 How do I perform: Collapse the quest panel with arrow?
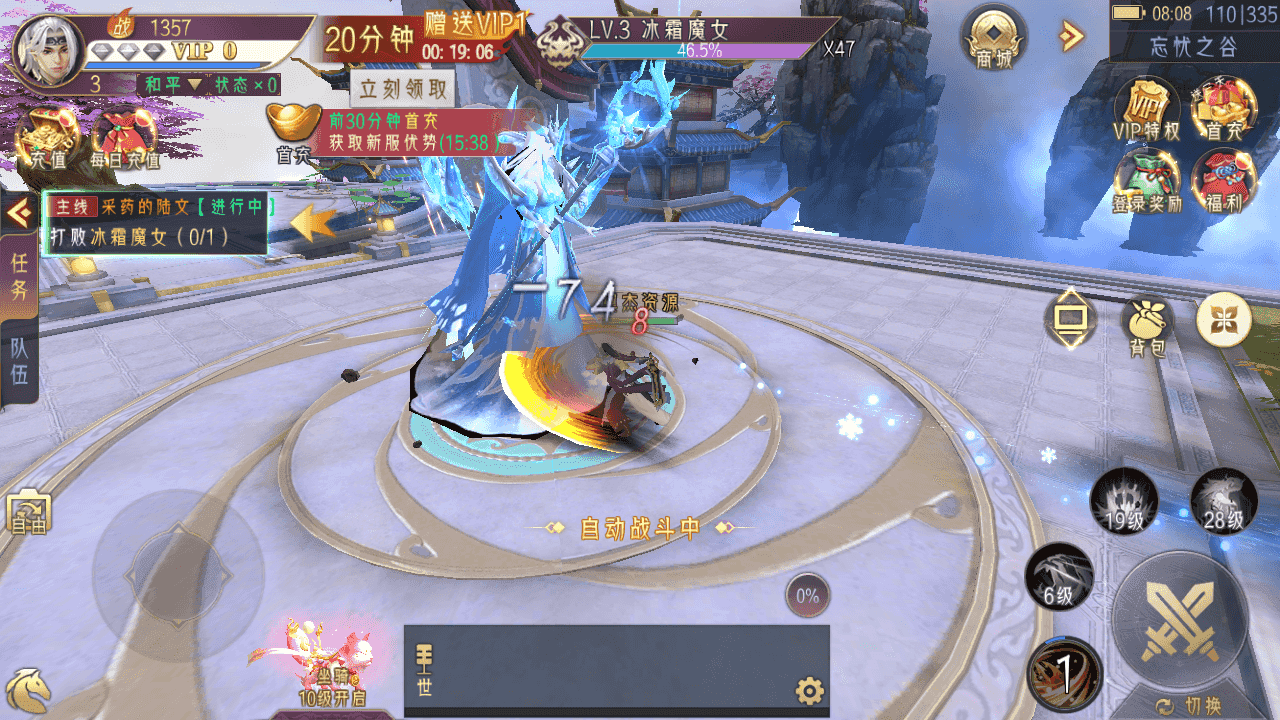(x=18, y=214)
